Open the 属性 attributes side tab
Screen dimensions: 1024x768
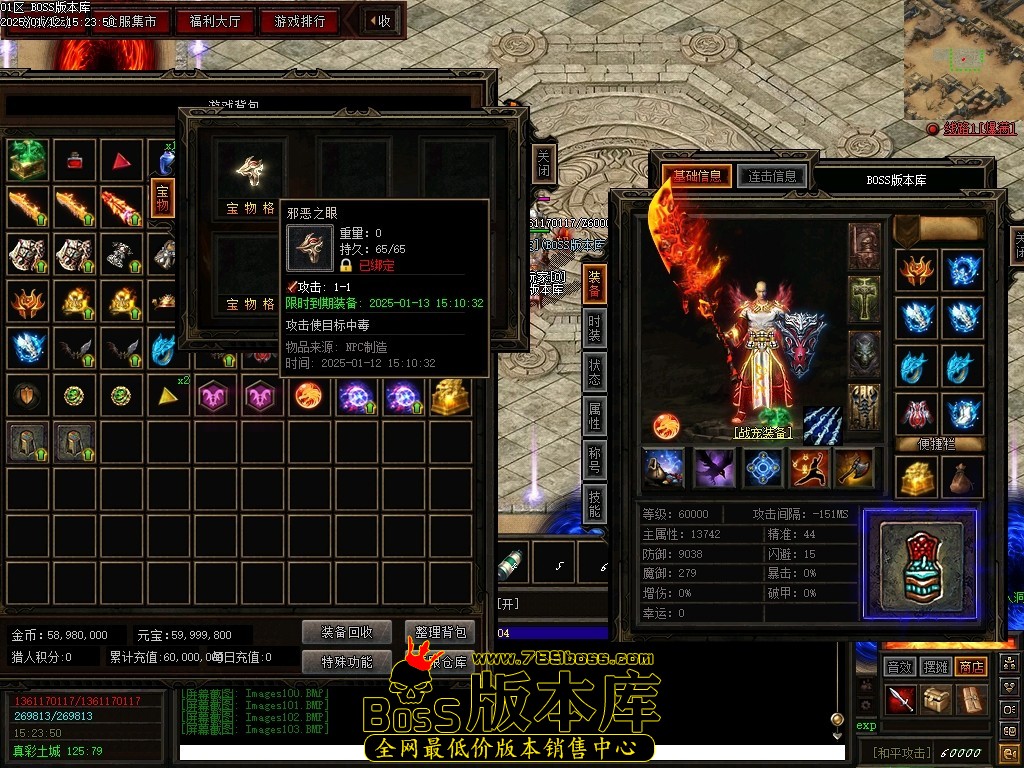(594, 416)
